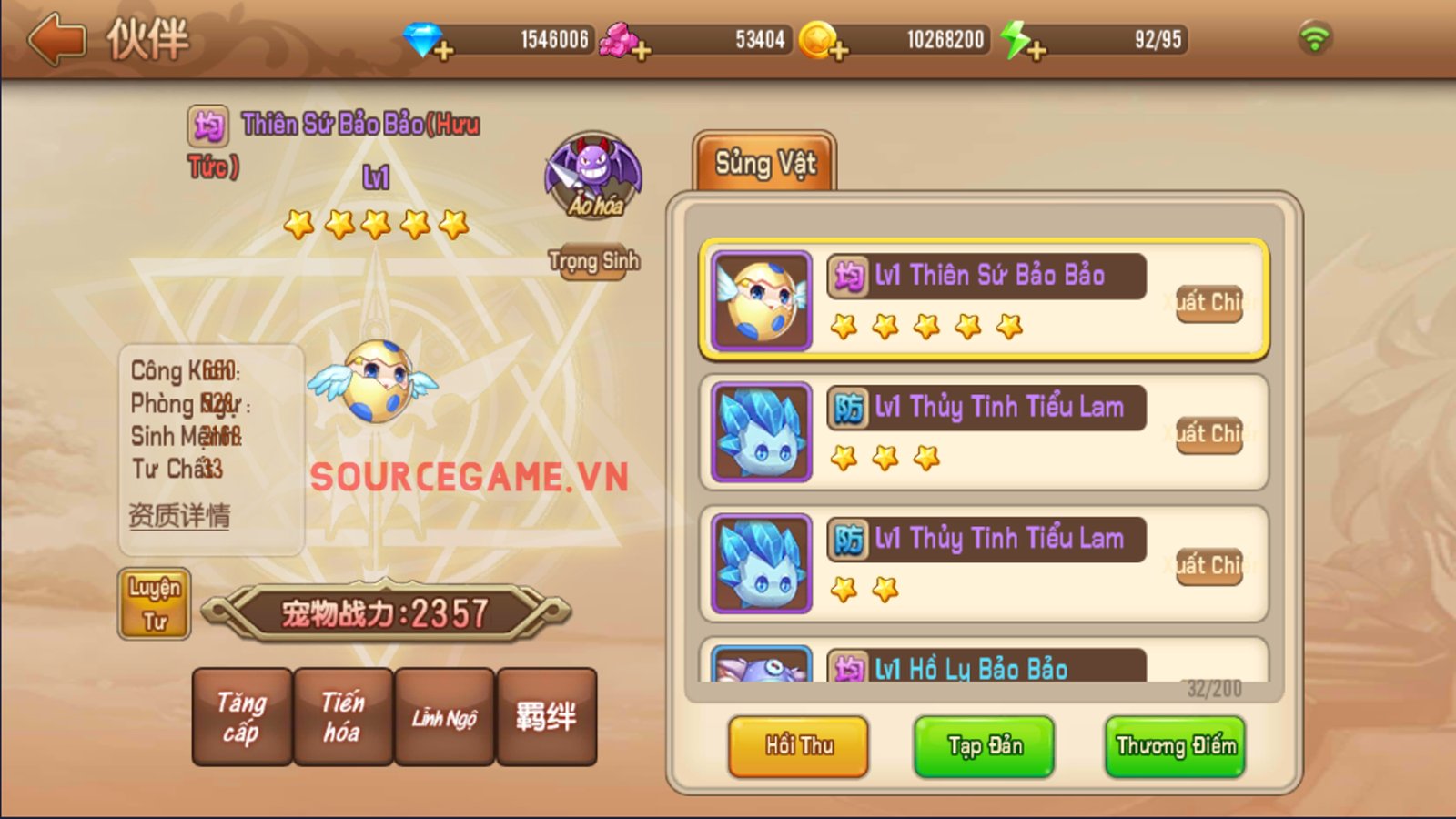Add more gold coins
The width and height of the screenshot is (1456, 819).
tap(838, 50)
